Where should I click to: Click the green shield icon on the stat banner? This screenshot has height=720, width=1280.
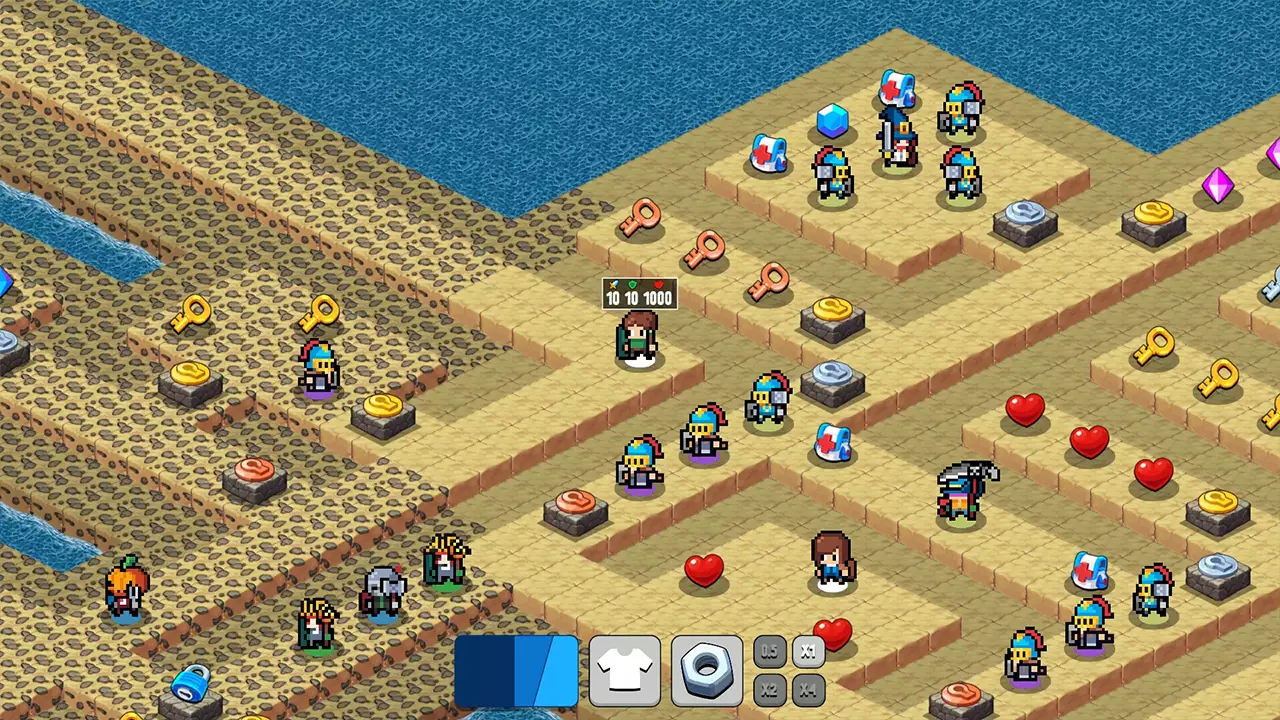coord(631,284)
